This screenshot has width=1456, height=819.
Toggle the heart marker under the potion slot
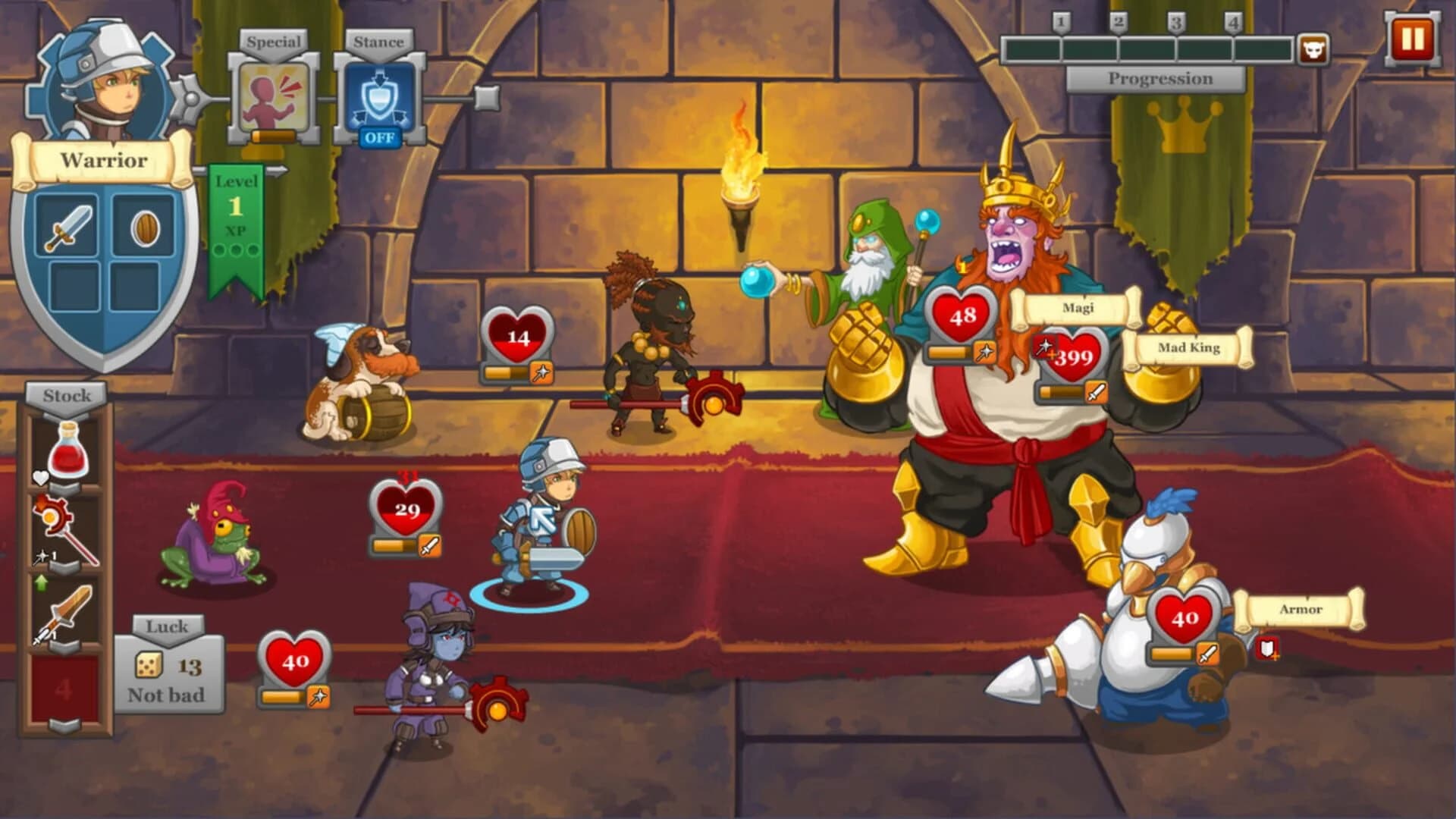pos(39,475)
